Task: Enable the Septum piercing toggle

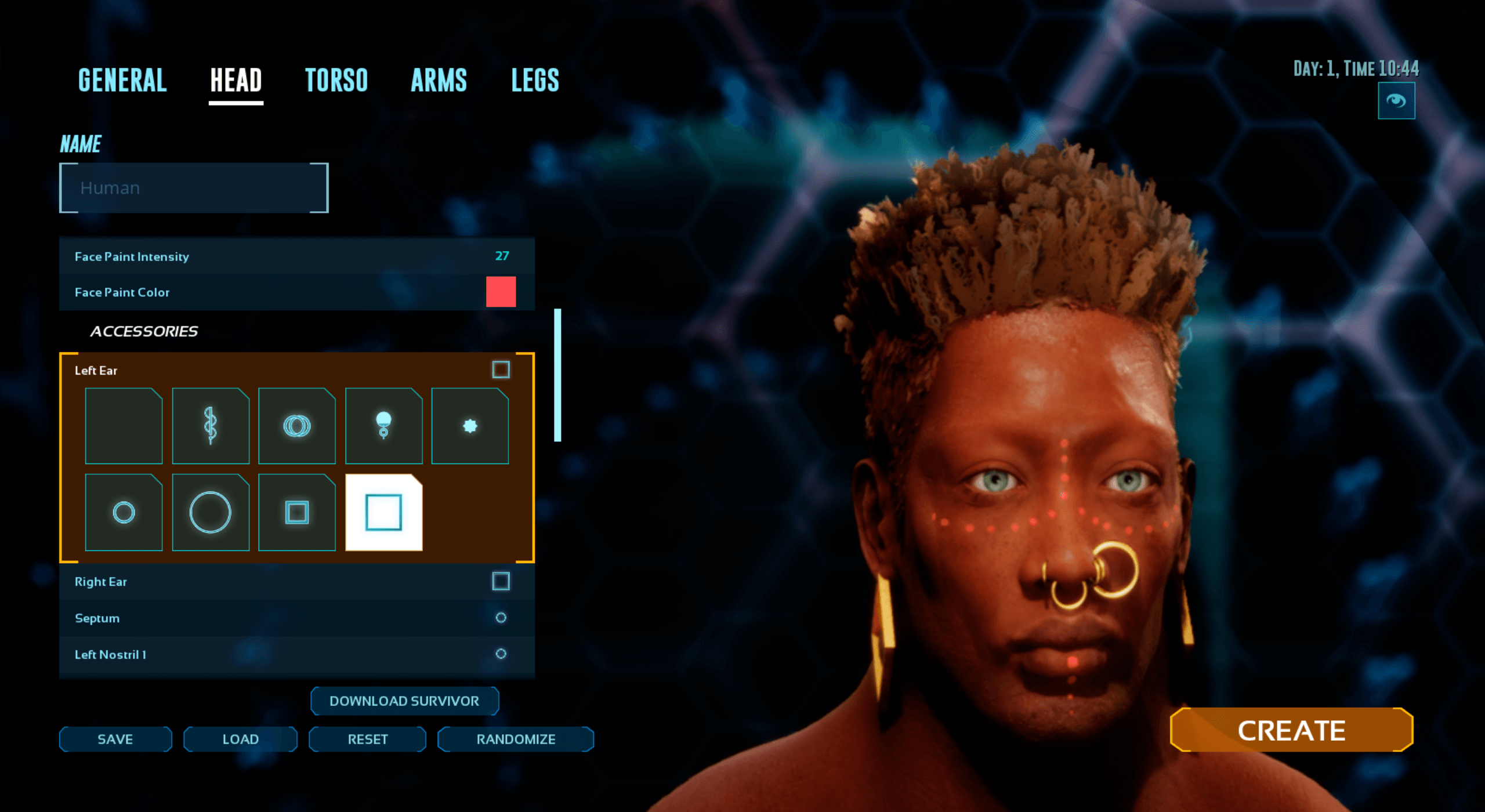Action: 500,618
